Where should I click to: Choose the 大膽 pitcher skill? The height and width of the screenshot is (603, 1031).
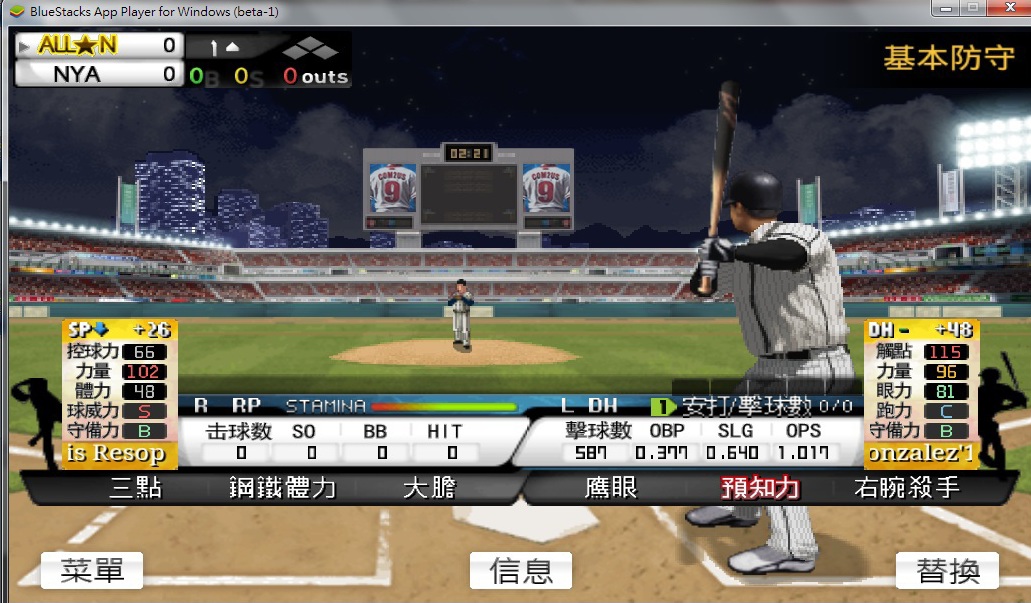[x=429, y=489]
